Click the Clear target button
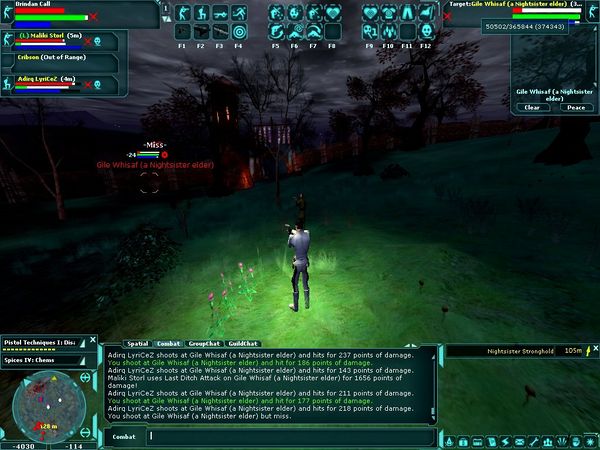 click(532, 107)
